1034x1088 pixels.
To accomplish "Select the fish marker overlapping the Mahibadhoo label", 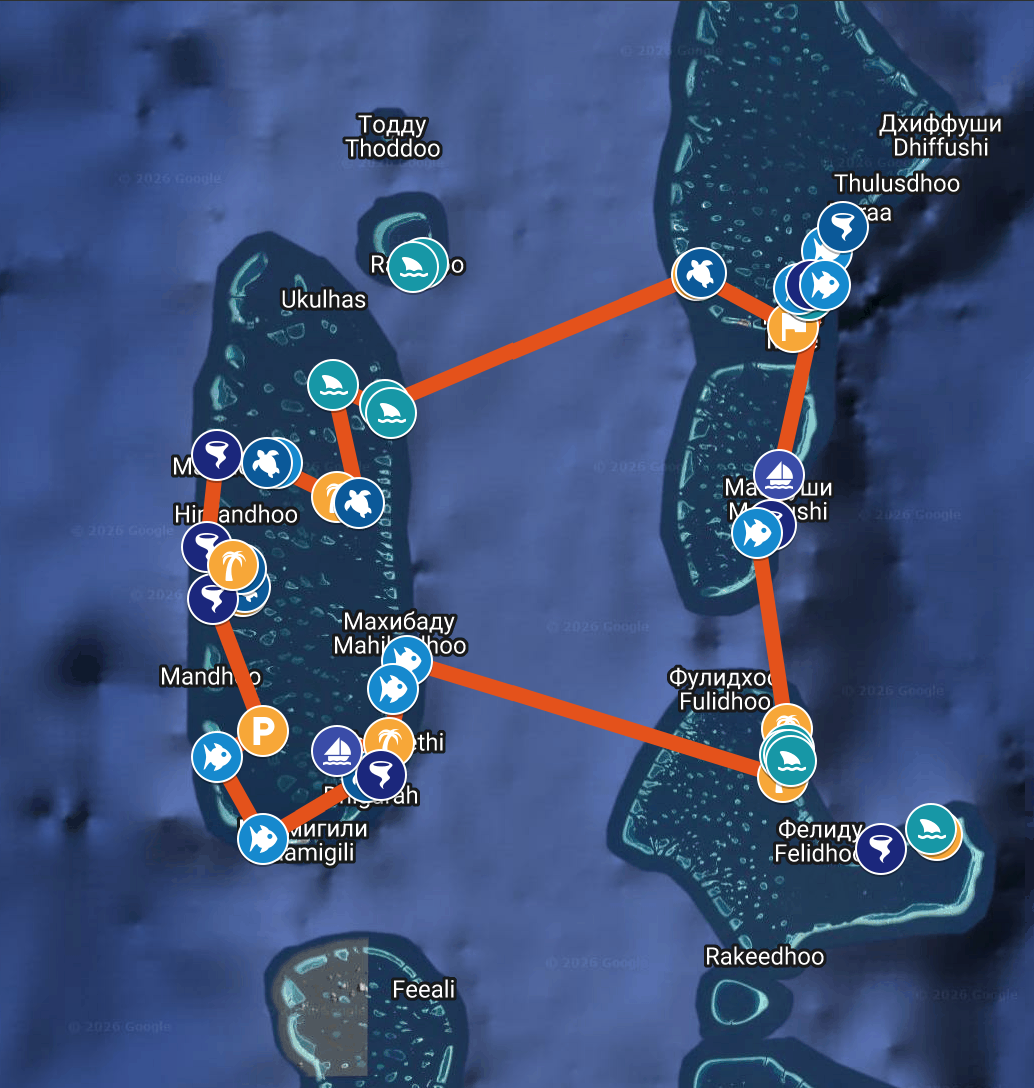I will (x=407, y=659).
